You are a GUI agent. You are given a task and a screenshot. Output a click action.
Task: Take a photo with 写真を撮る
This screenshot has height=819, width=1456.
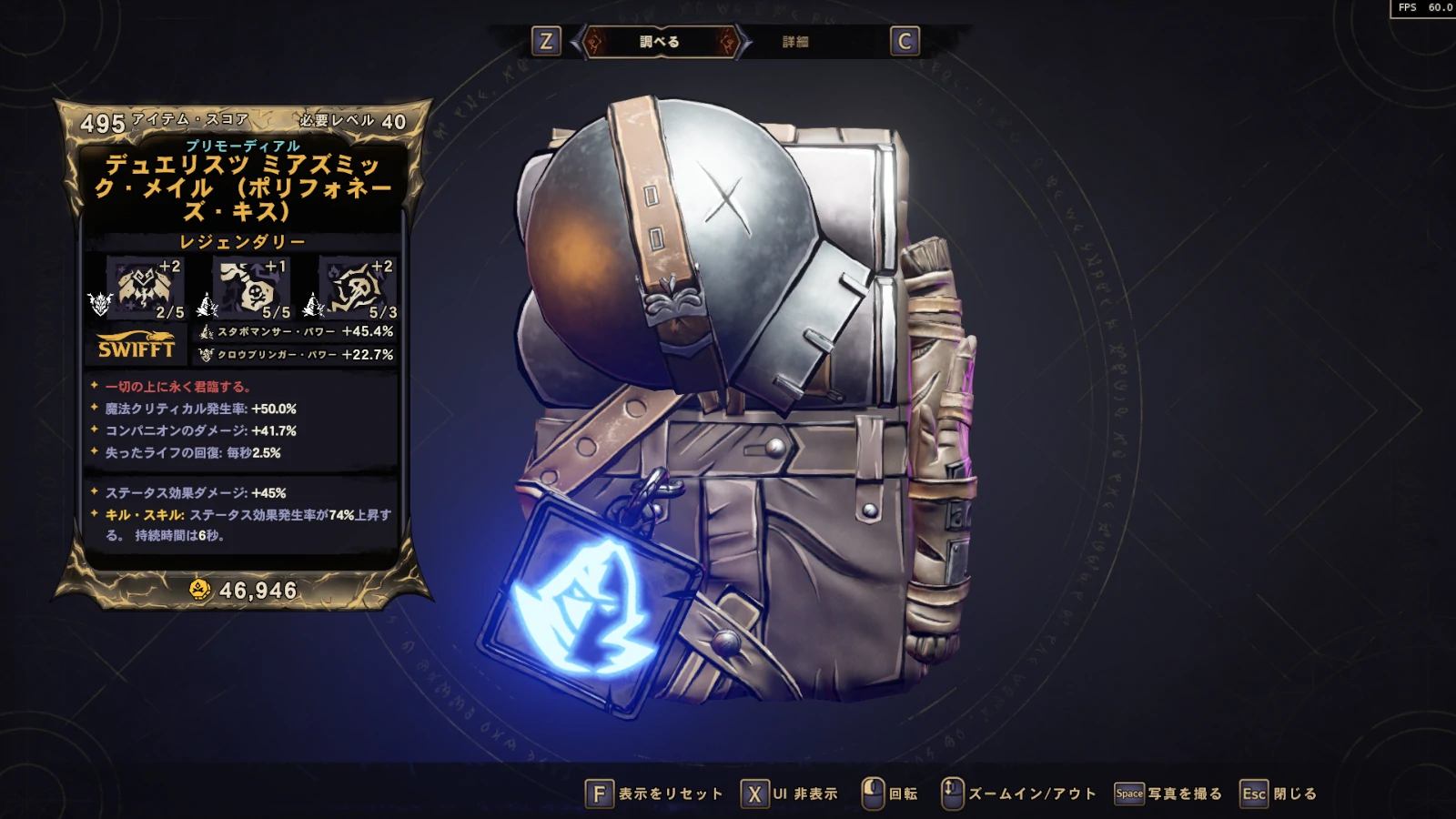point(1168,794)
